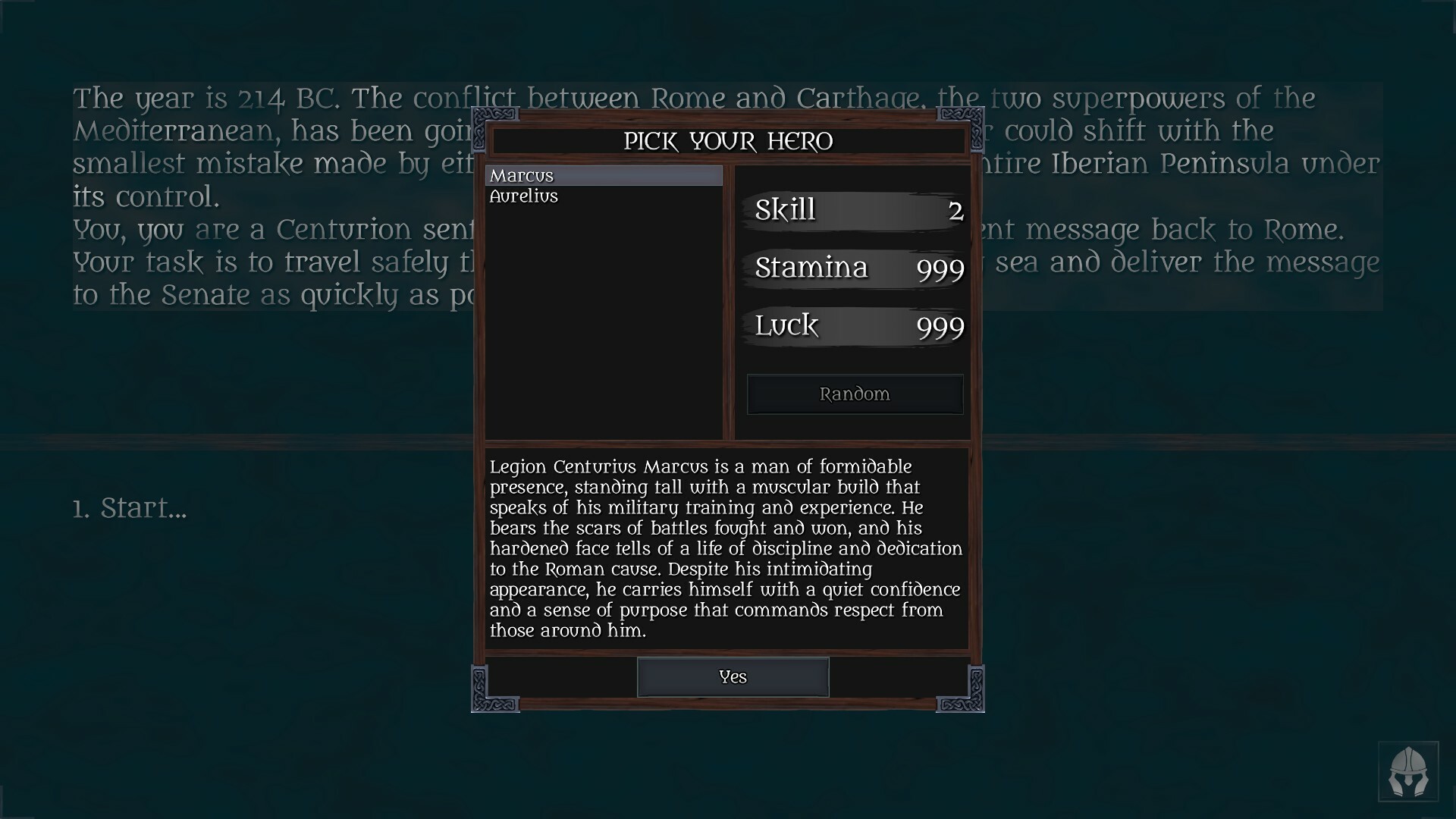Screen dimensions: 1456x819
Task: Confirm hero choice with Yes
Action: 733,676
